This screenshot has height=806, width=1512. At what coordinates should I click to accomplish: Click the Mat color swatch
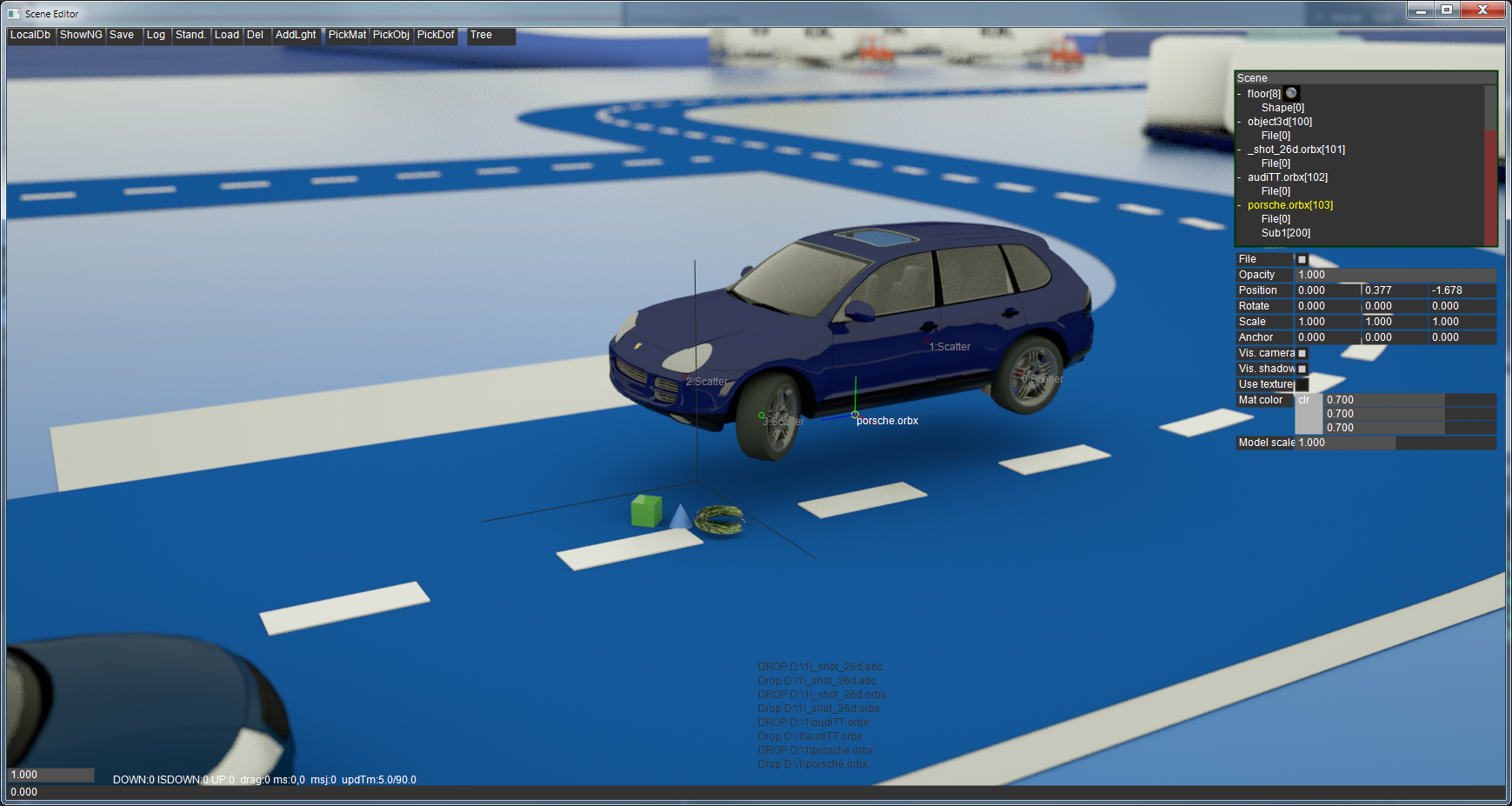coord(1308,414)
